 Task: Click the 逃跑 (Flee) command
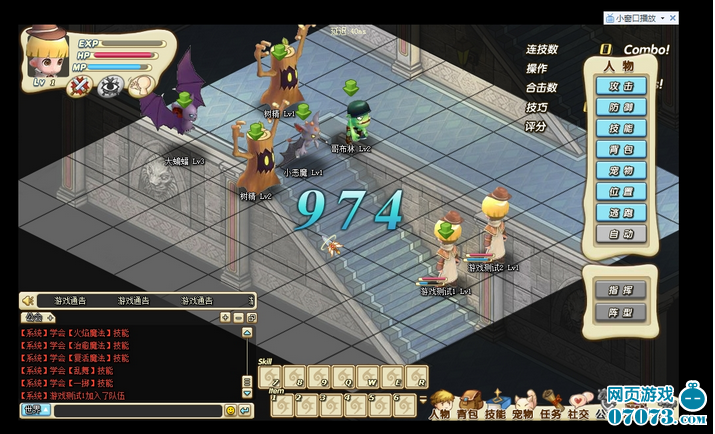[621, 213]
